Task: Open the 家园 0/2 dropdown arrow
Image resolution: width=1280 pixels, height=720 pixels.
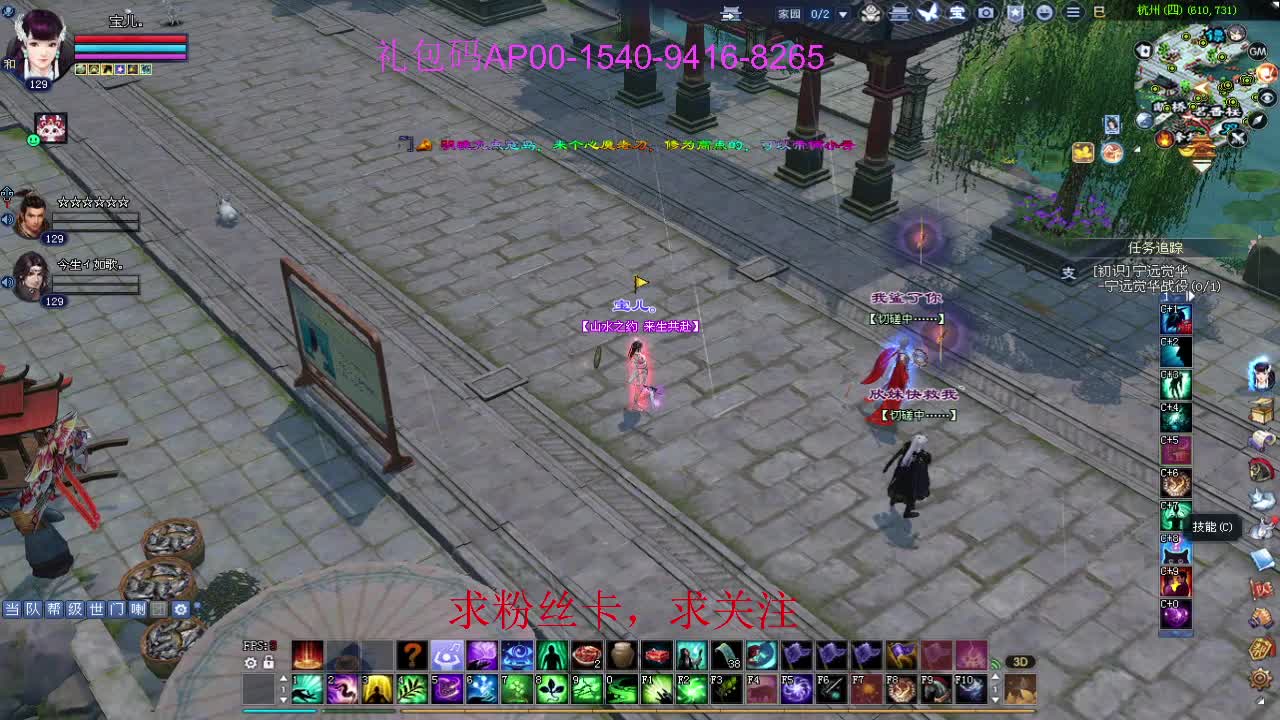Action: (x=841, y=13)
